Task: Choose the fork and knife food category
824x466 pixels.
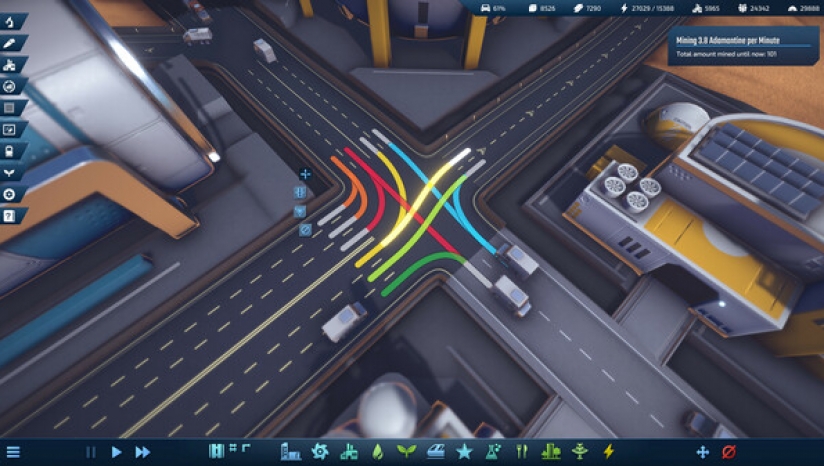Action: 522,451
